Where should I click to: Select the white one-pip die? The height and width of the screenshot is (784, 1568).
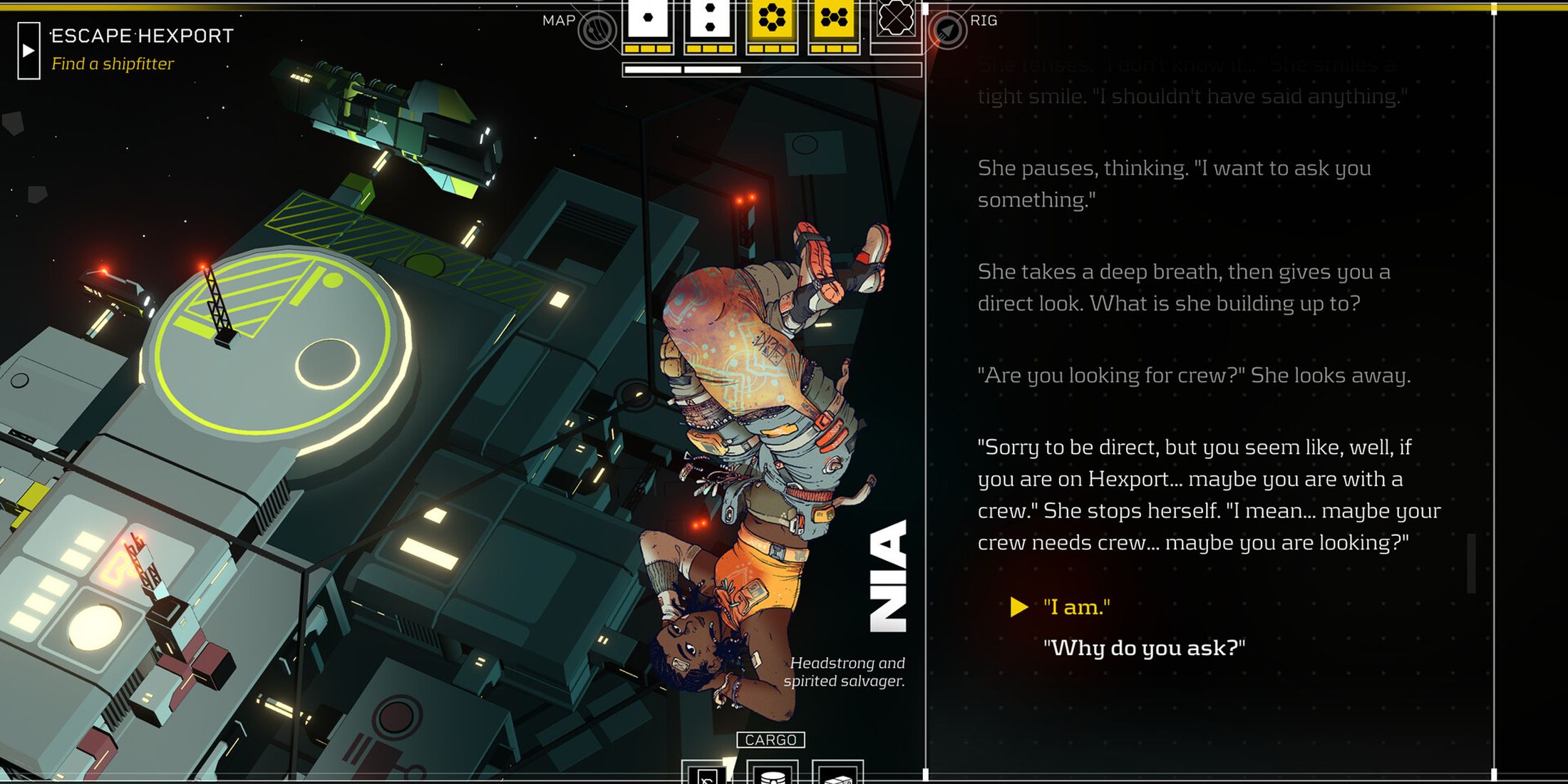coord(647,20)
